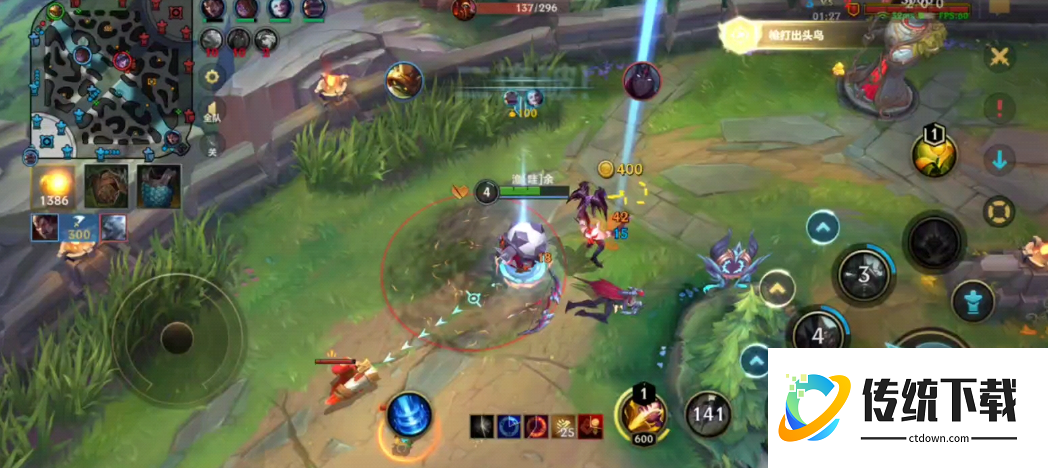Viewport: 1048px width, 468px height.
Task: Activate the blue tornado ability icon
Action: pyautogui.click(x=409, y=414)
